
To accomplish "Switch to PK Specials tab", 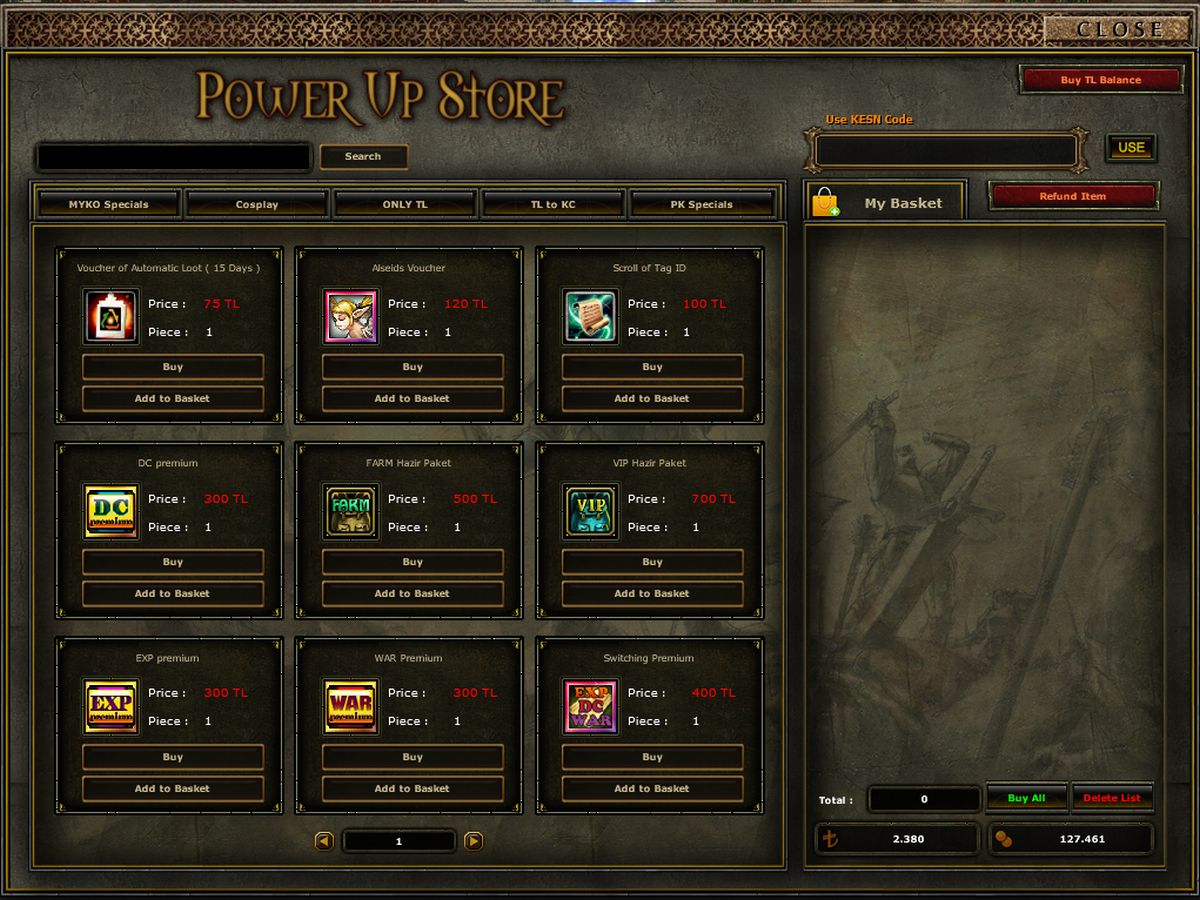I will coord(701,204).
